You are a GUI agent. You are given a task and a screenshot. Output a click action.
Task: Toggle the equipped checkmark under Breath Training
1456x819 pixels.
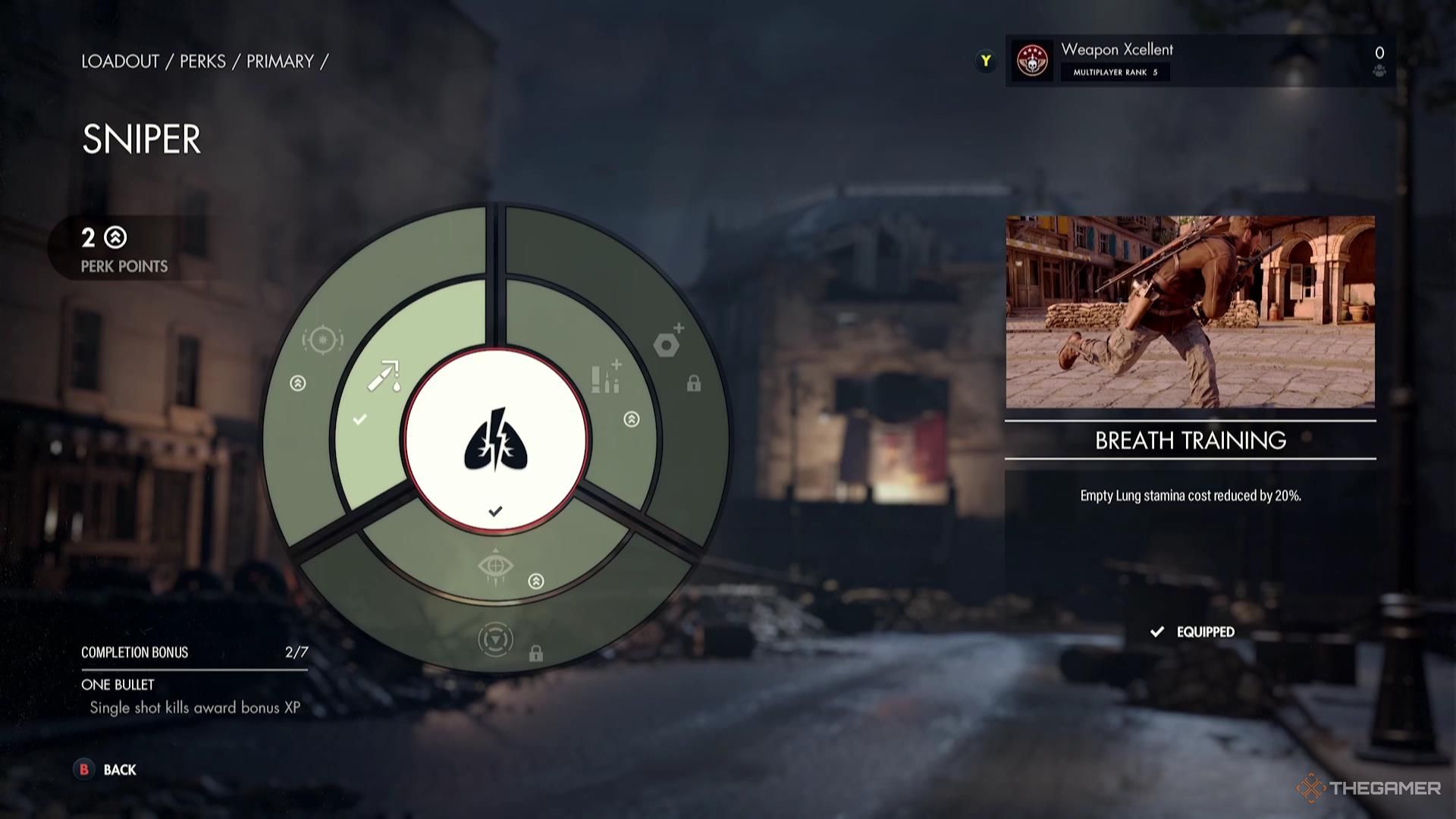[497, 510]
